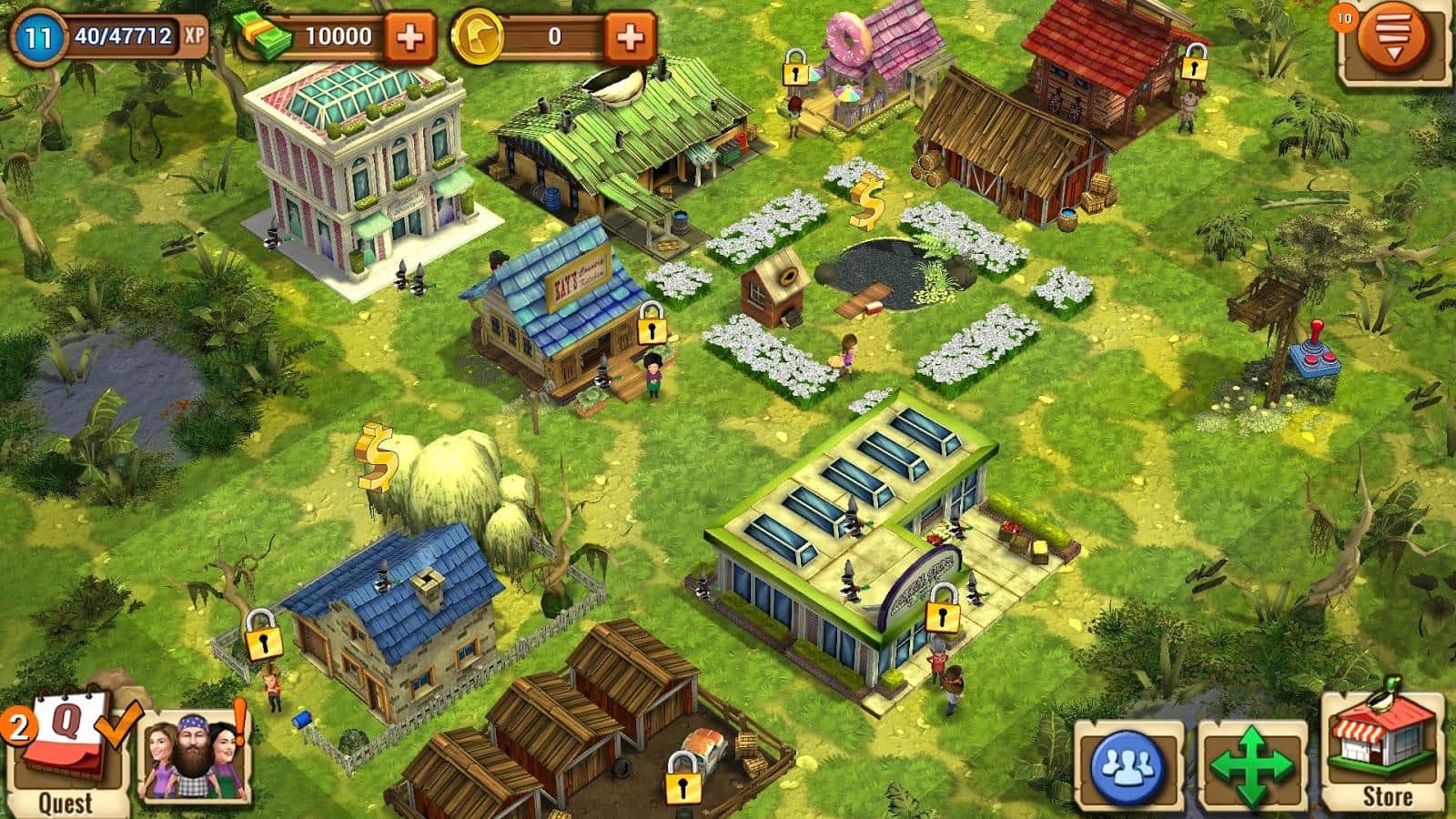The image size is (1456, 819).
Task: Tap the padlock on the donut shop
Action: click(796, 68)
